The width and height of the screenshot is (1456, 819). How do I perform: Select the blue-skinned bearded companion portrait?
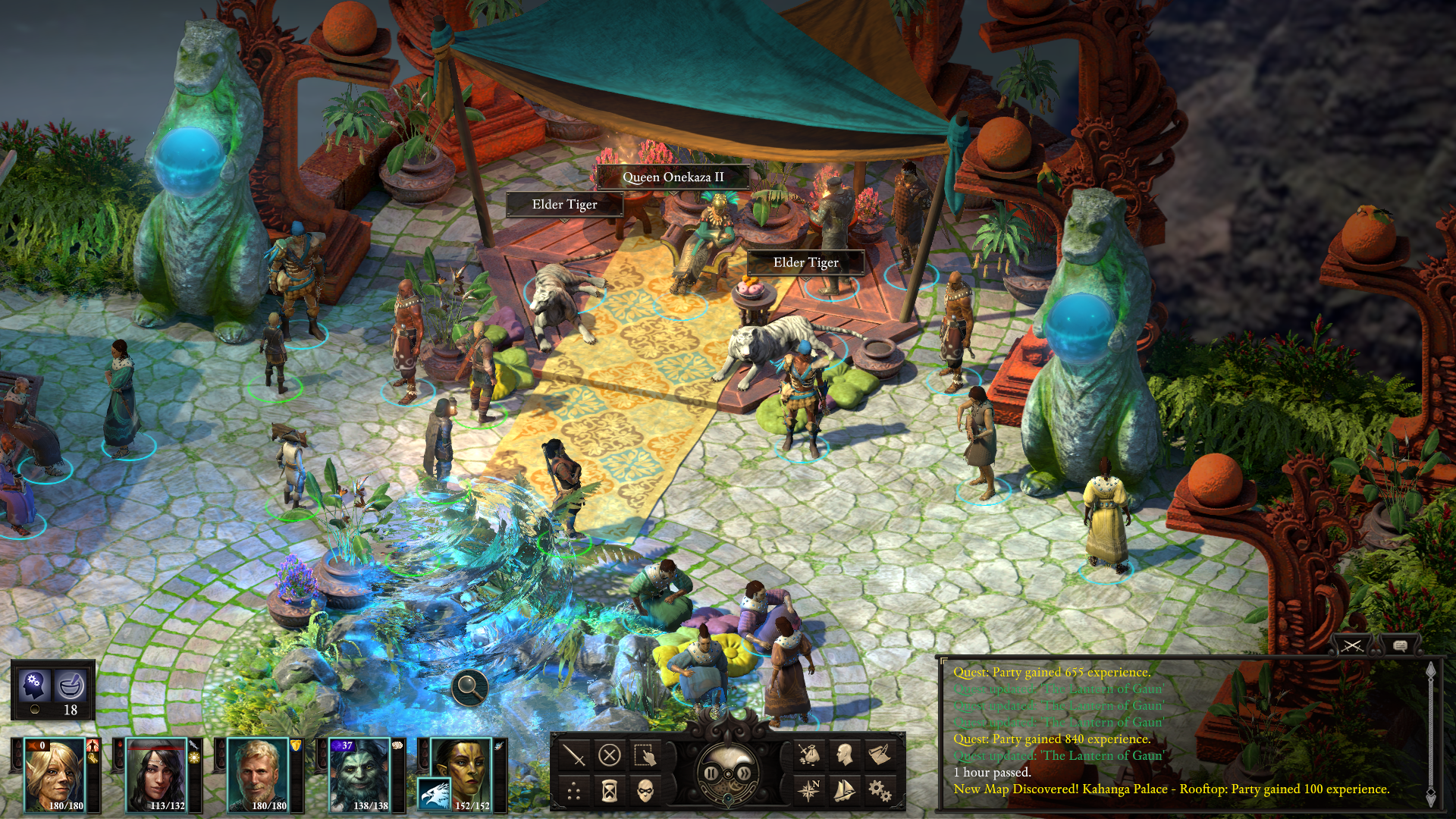point(359,775)
